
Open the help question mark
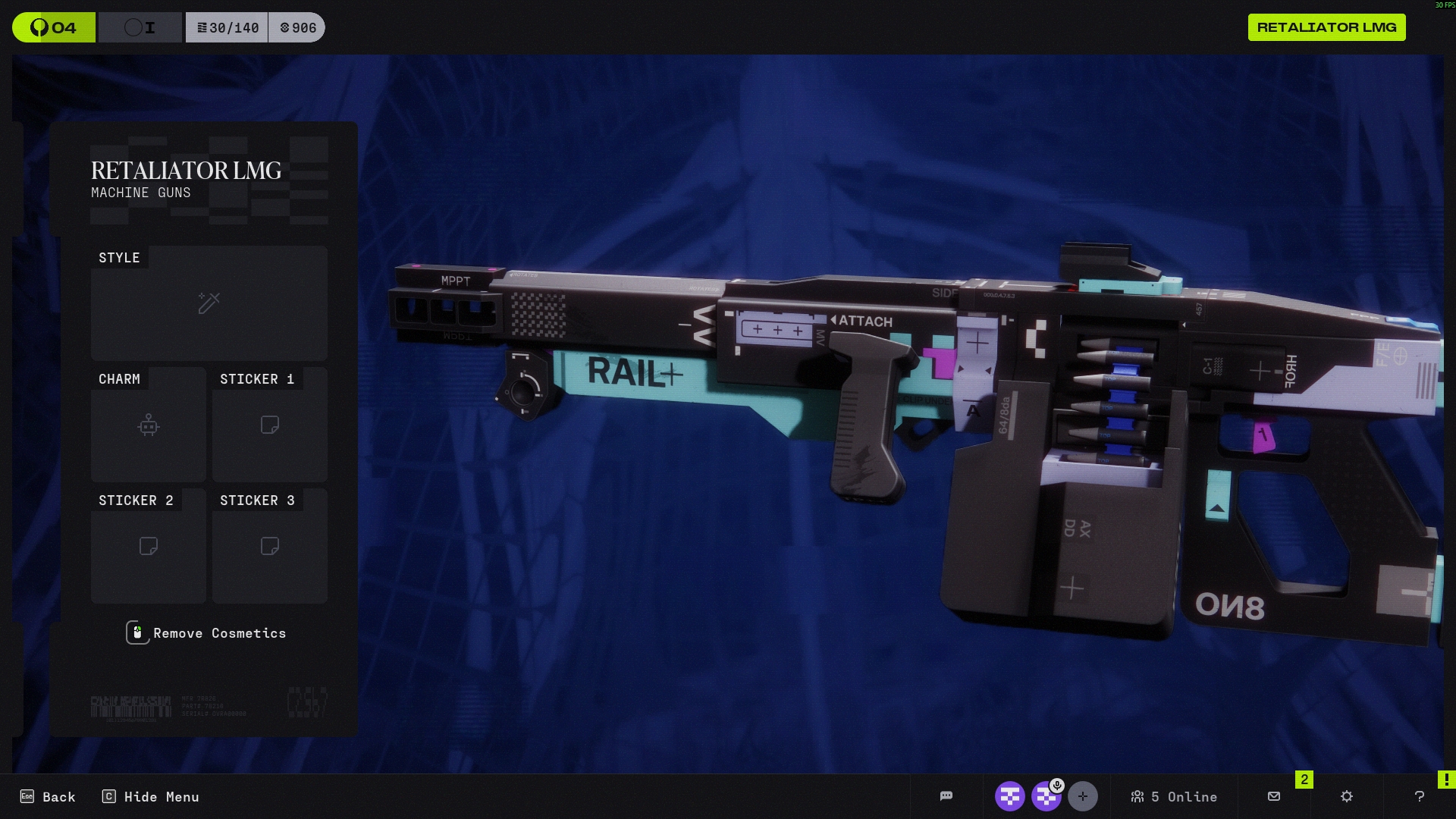[1420, 796]
